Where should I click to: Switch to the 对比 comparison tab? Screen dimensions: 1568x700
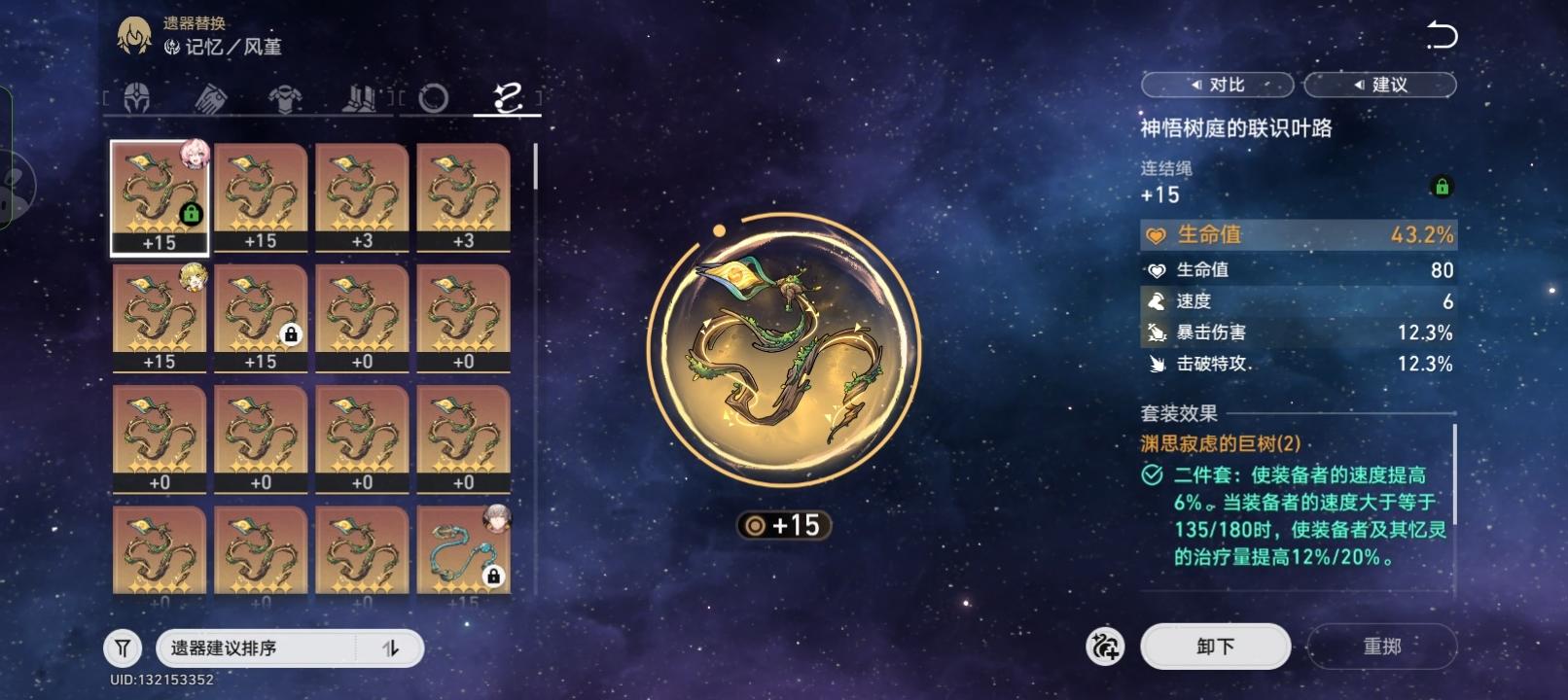pos(1217,85)
